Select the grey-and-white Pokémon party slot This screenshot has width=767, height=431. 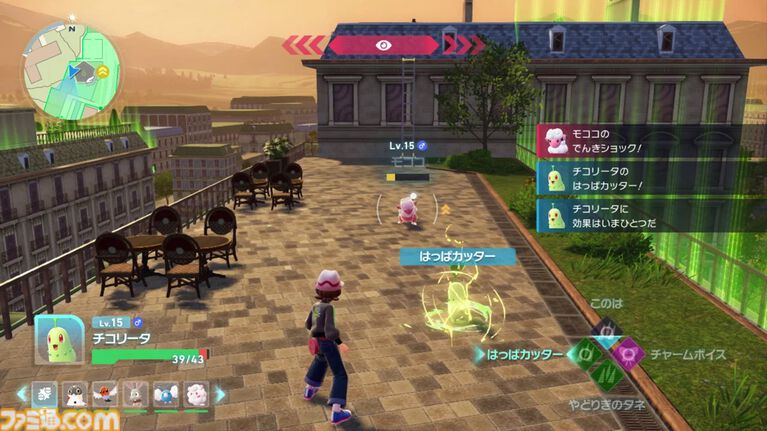(76, 394)
